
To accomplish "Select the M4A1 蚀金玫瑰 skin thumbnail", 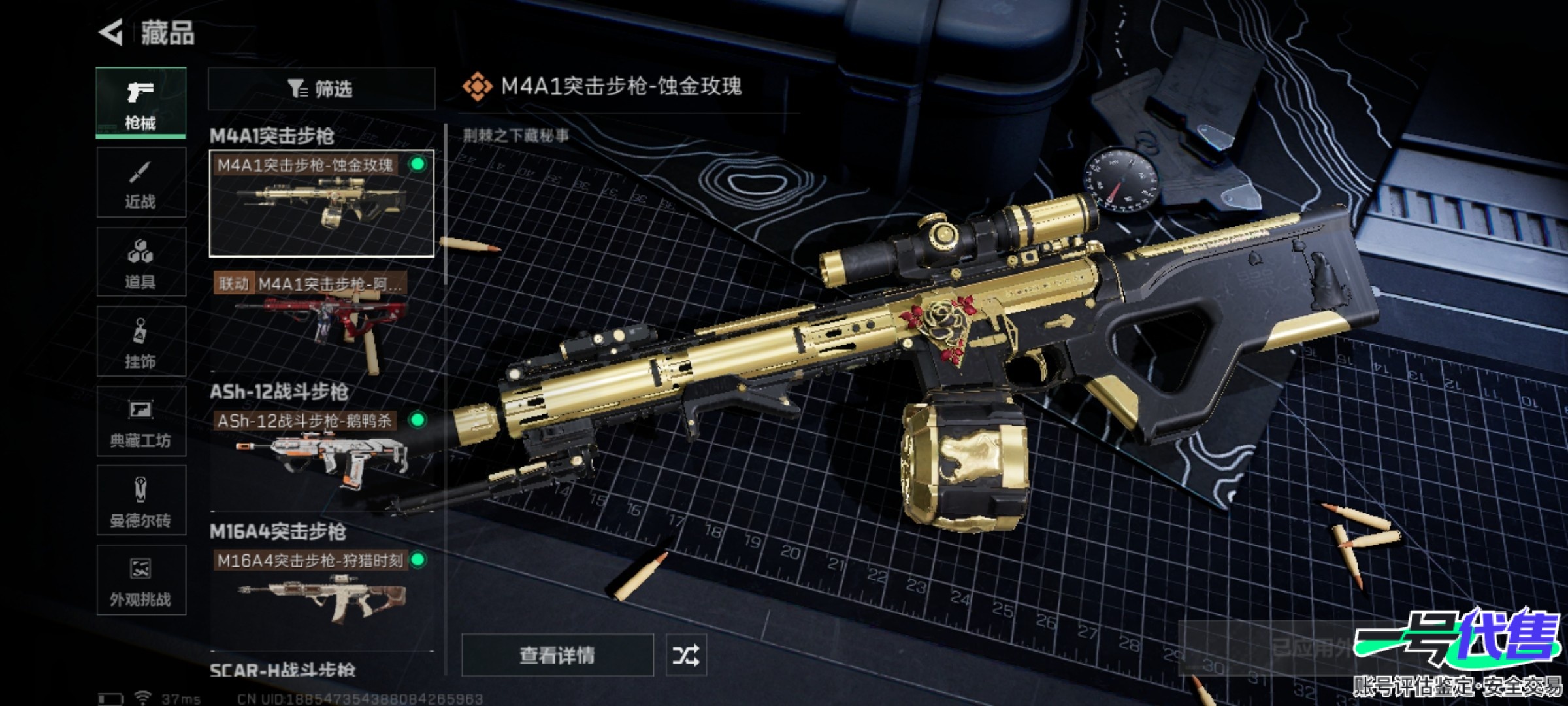I will point(321,203).
